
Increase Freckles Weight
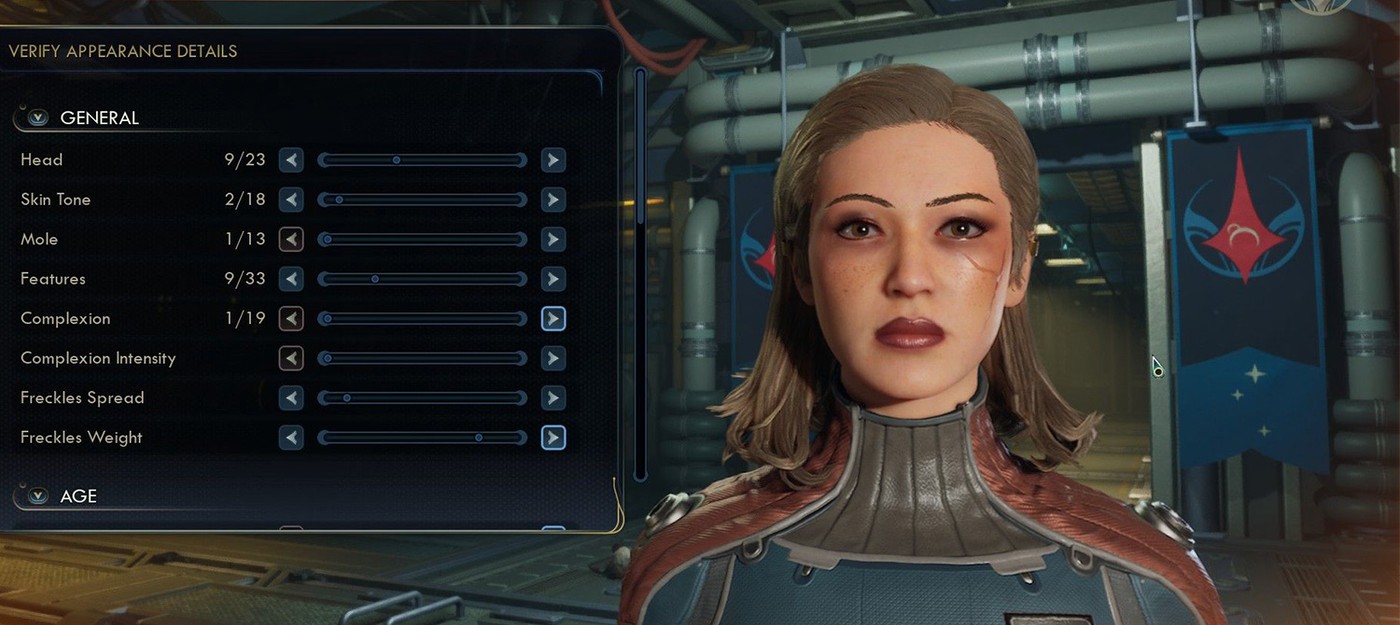(553, 438)
